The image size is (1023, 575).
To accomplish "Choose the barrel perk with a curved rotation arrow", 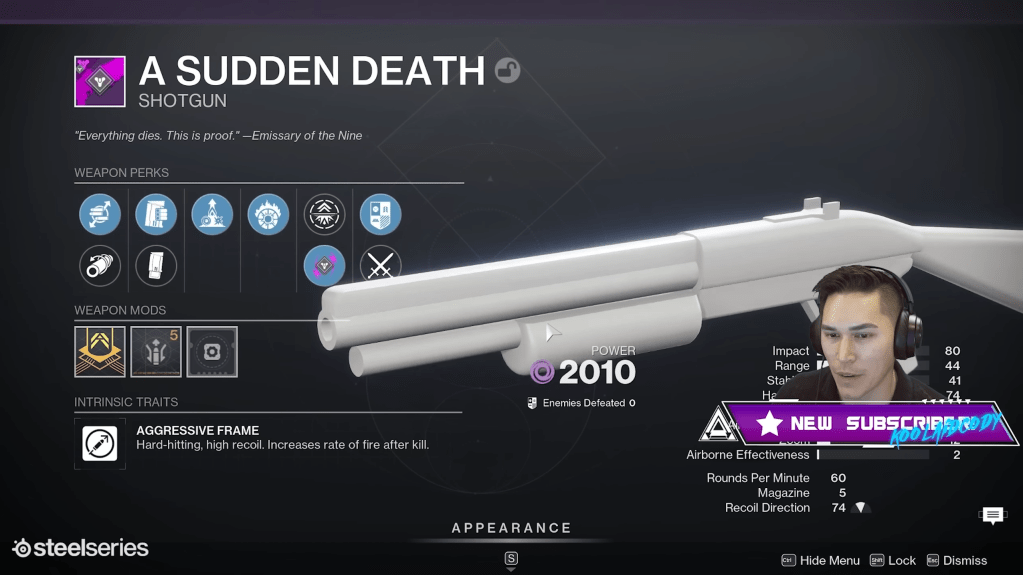I will tap(100, 267).
